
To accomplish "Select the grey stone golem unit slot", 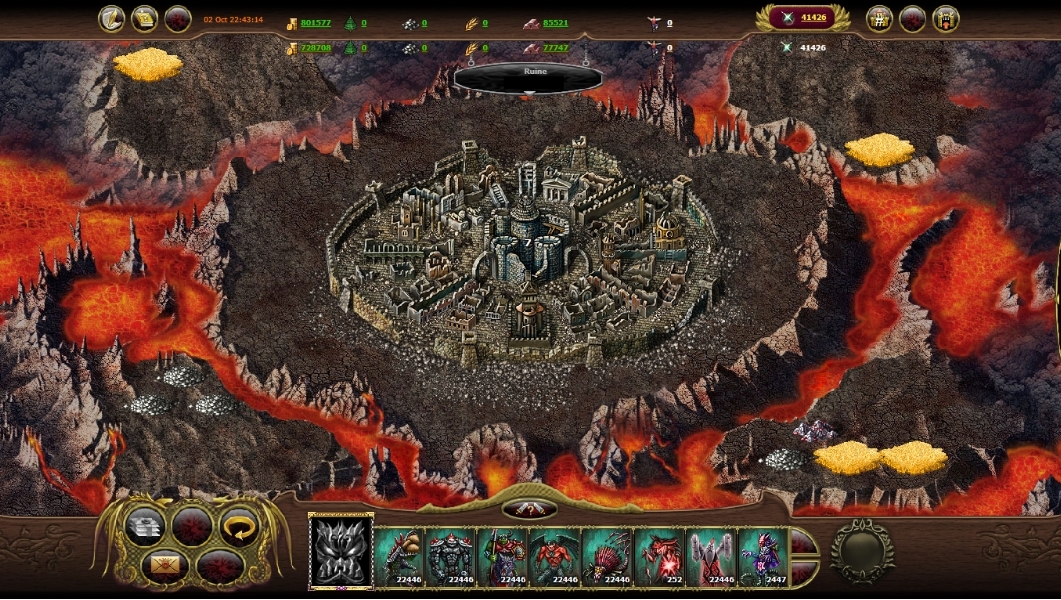I will tap(452, 556).
